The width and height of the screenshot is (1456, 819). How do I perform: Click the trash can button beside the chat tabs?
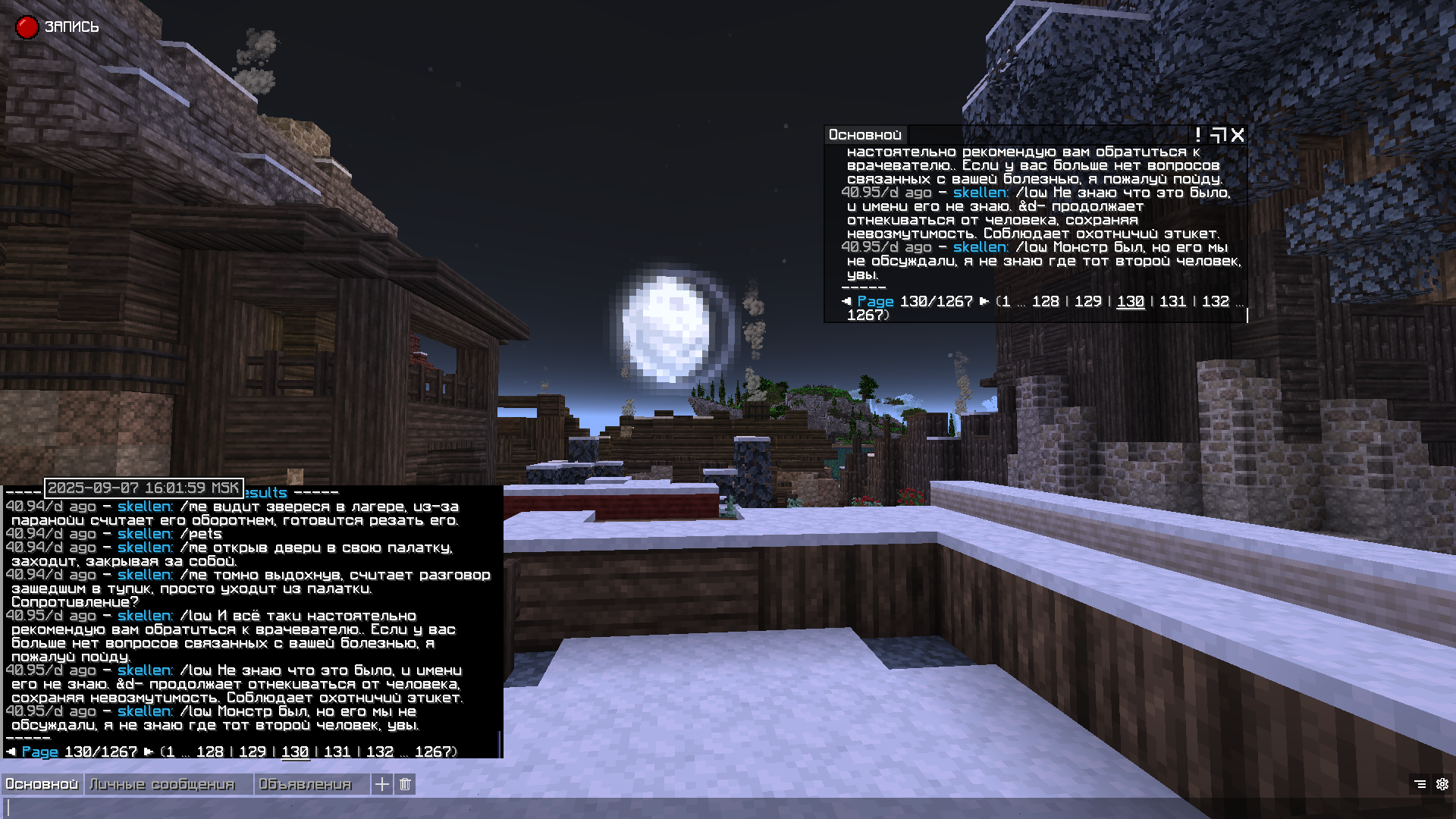point(405,784)
